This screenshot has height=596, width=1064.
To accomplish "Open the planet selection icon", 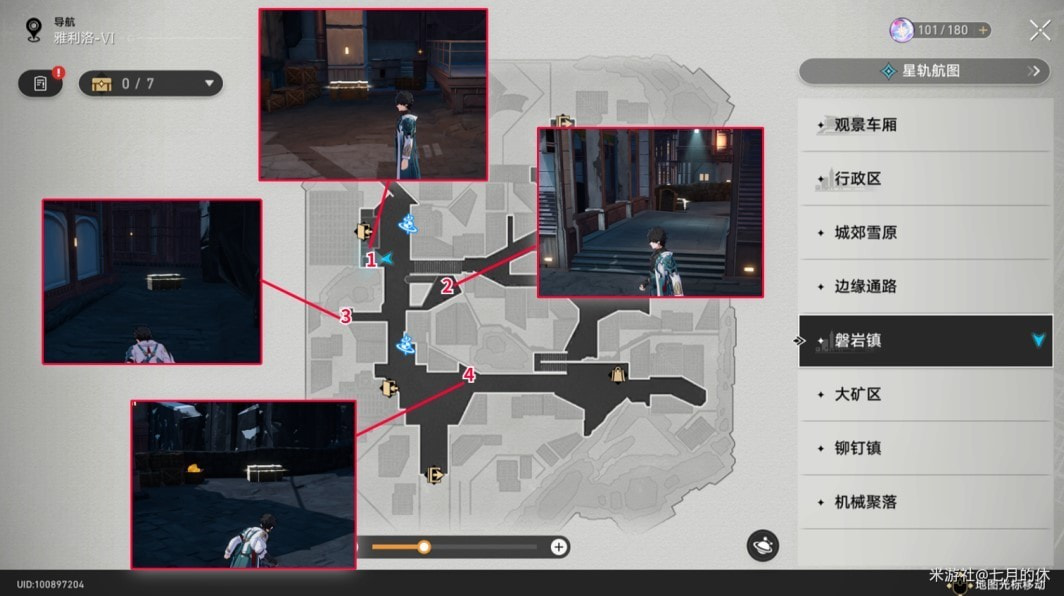I will pos(762,546).
